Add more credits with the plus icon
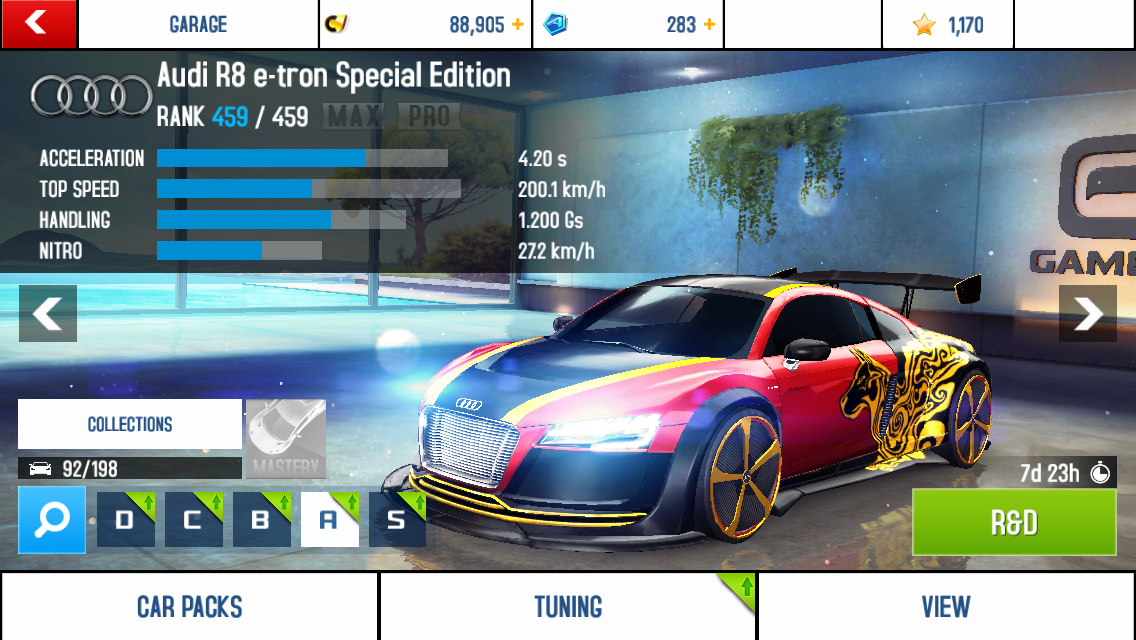1136x640 pixels. coord(517,25)
